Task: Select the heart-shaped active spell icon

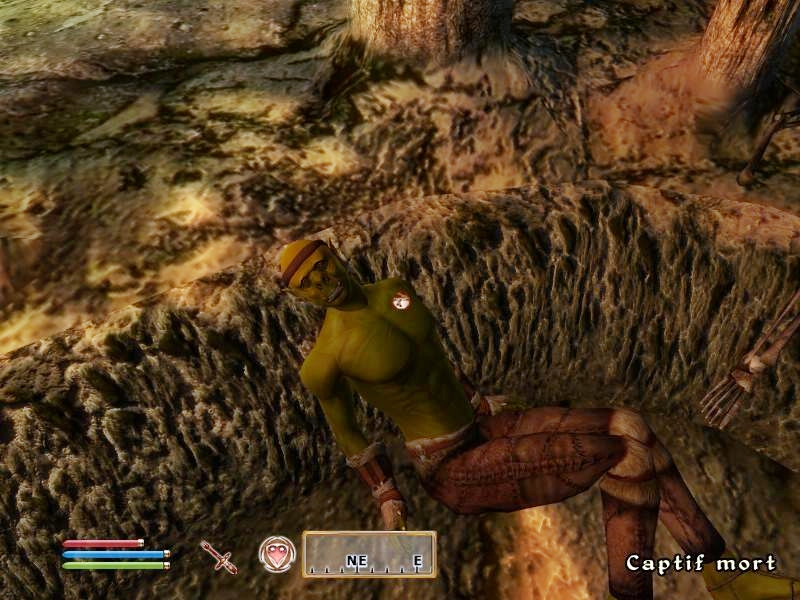Action: tap(275, 554)
